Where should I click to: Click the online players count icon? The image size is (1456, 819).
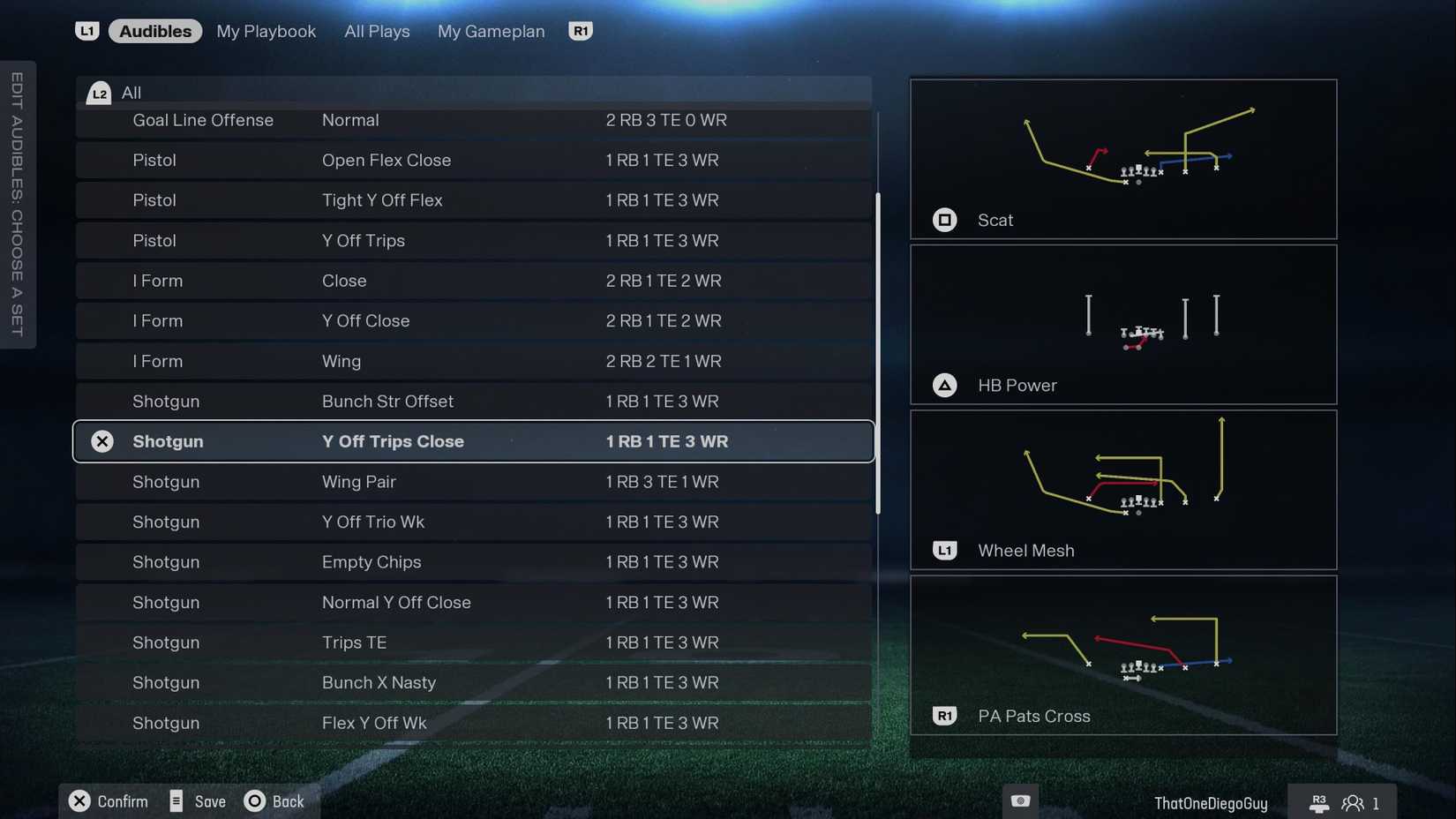point(1353,803)
